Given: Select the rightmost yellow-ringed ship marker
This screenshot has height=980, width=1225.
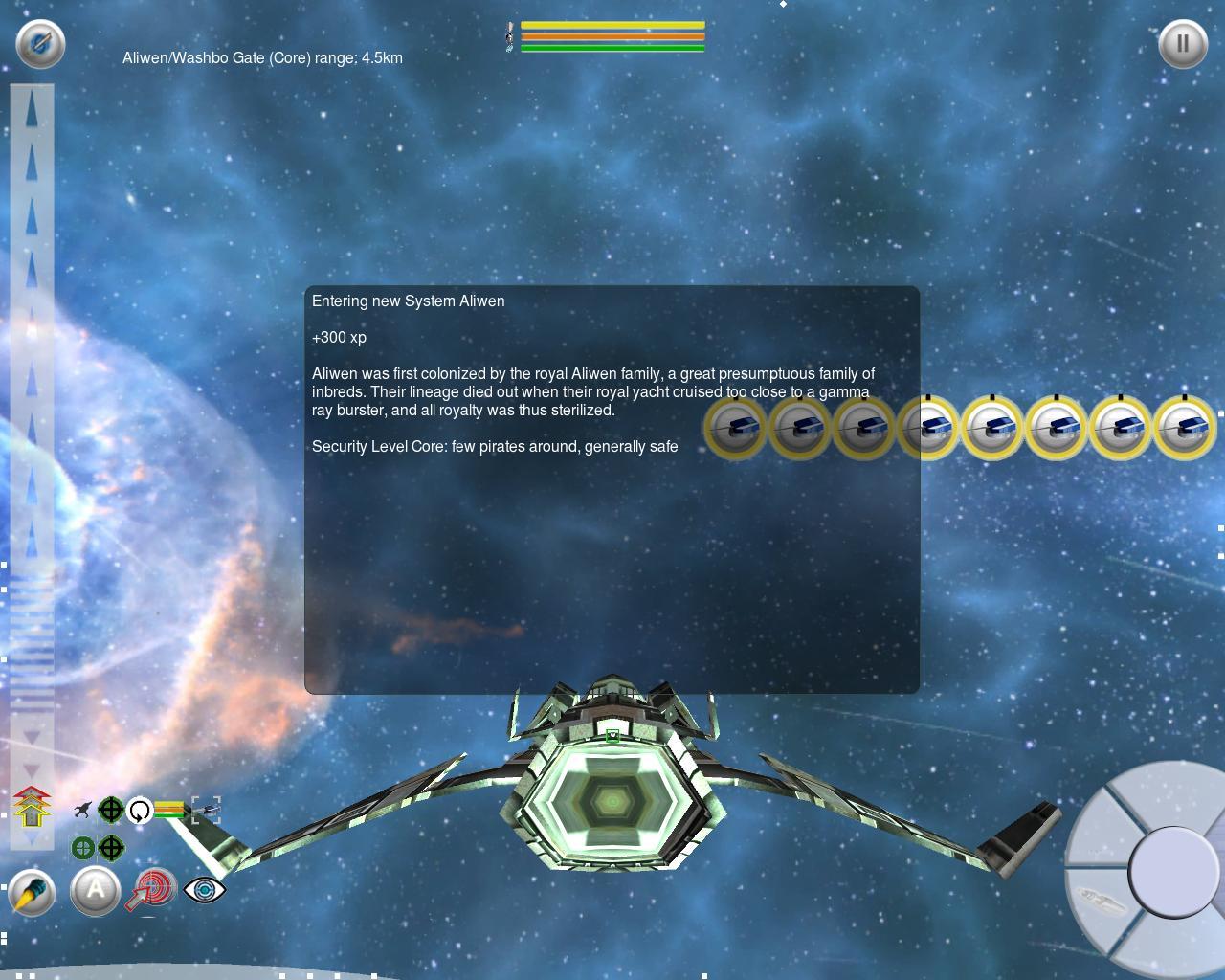Looking at the screenshot, I should point(1184,427).
